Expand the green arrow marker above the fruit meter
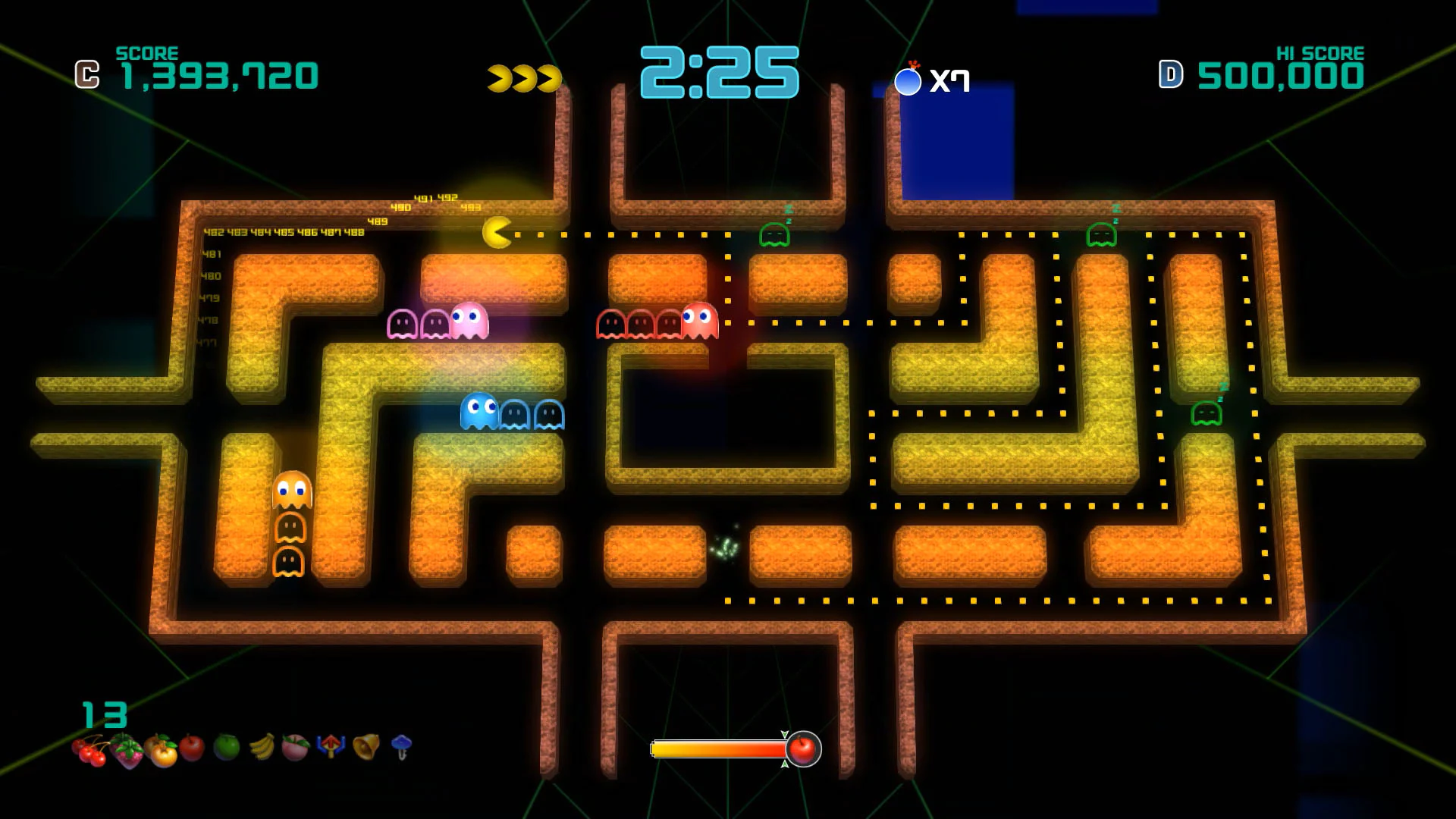Viewport: 1456px width, 819px height. (785, 733)
